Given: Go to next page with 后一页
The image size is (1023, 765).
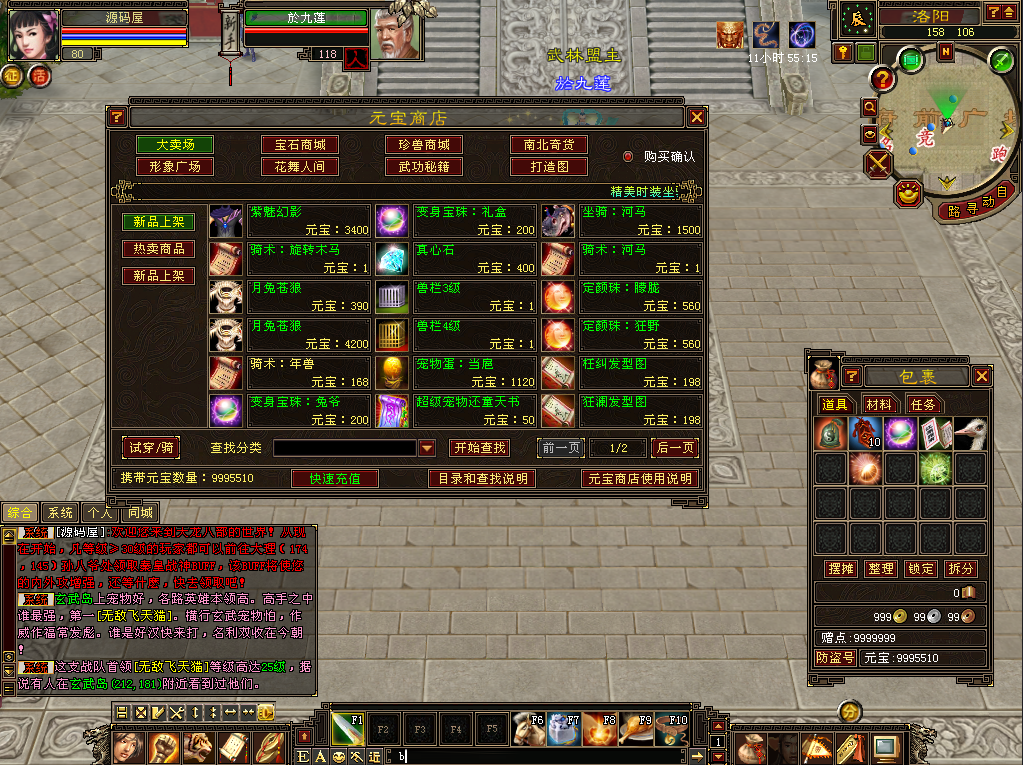Looking at the screenshot, I should 675,448.
